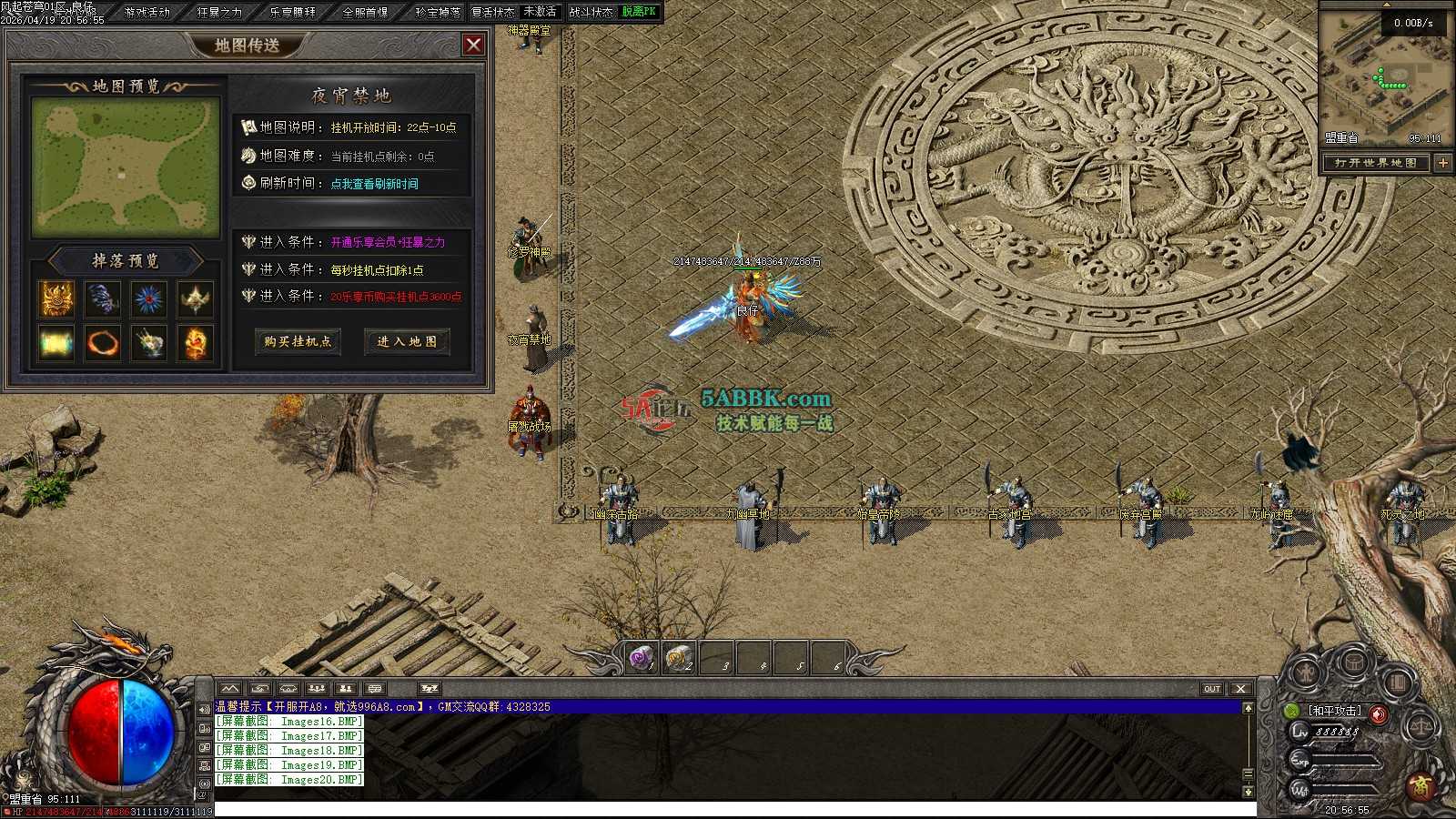Use the purple scroll in hotbar slot 1

642,656
